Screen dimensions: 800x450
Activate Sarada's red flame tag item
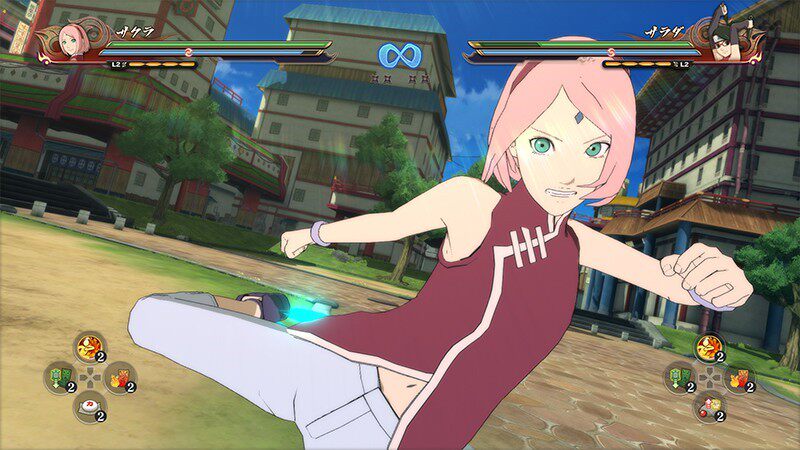pos(738,377)
